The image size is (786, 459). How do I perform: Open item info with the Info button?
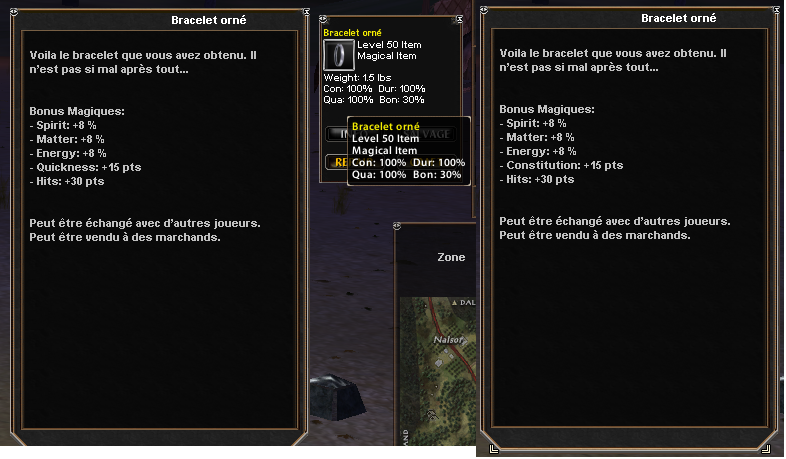pos(335,133)
